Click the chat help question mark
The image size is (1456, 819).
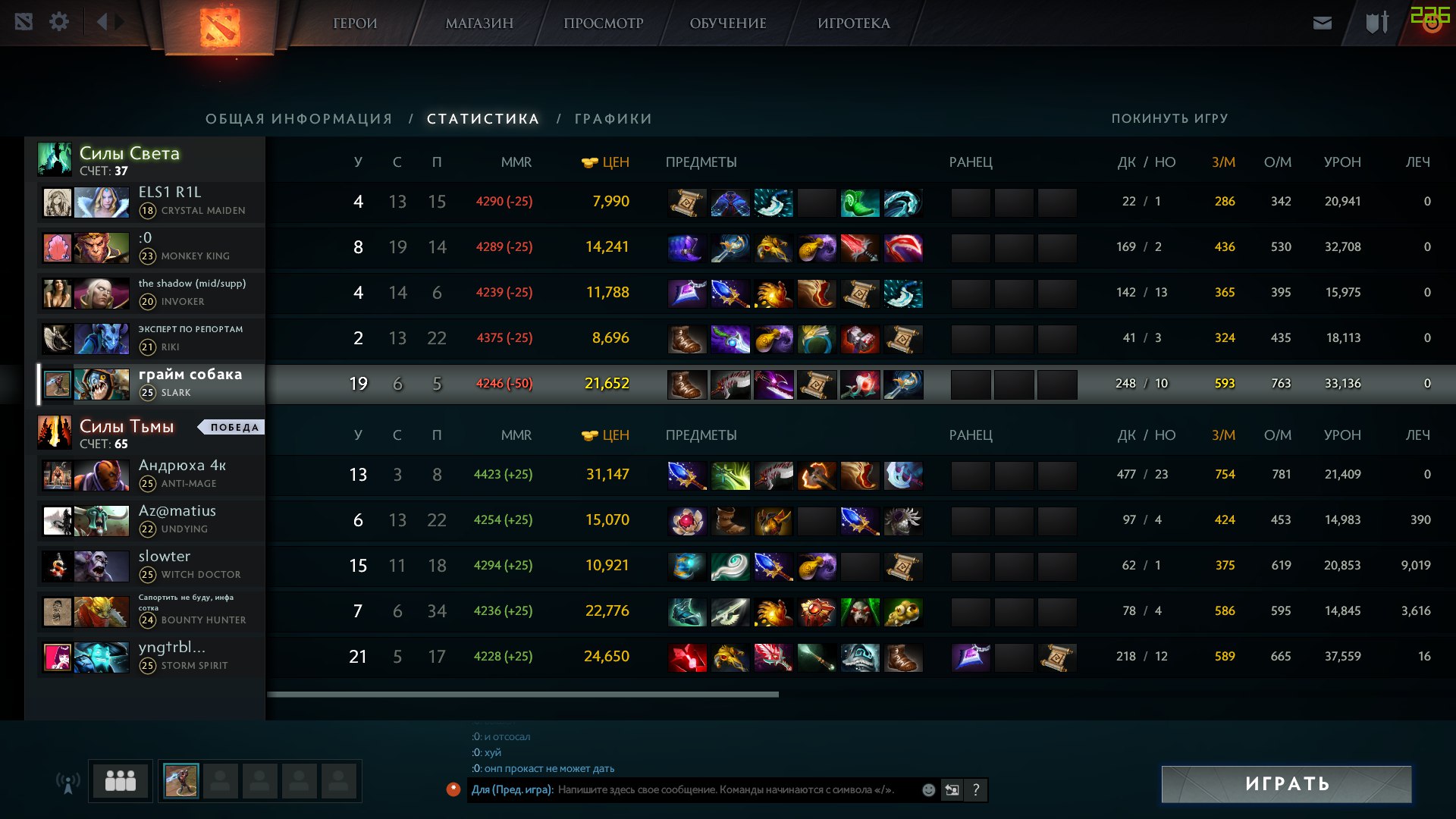[976, 790]
